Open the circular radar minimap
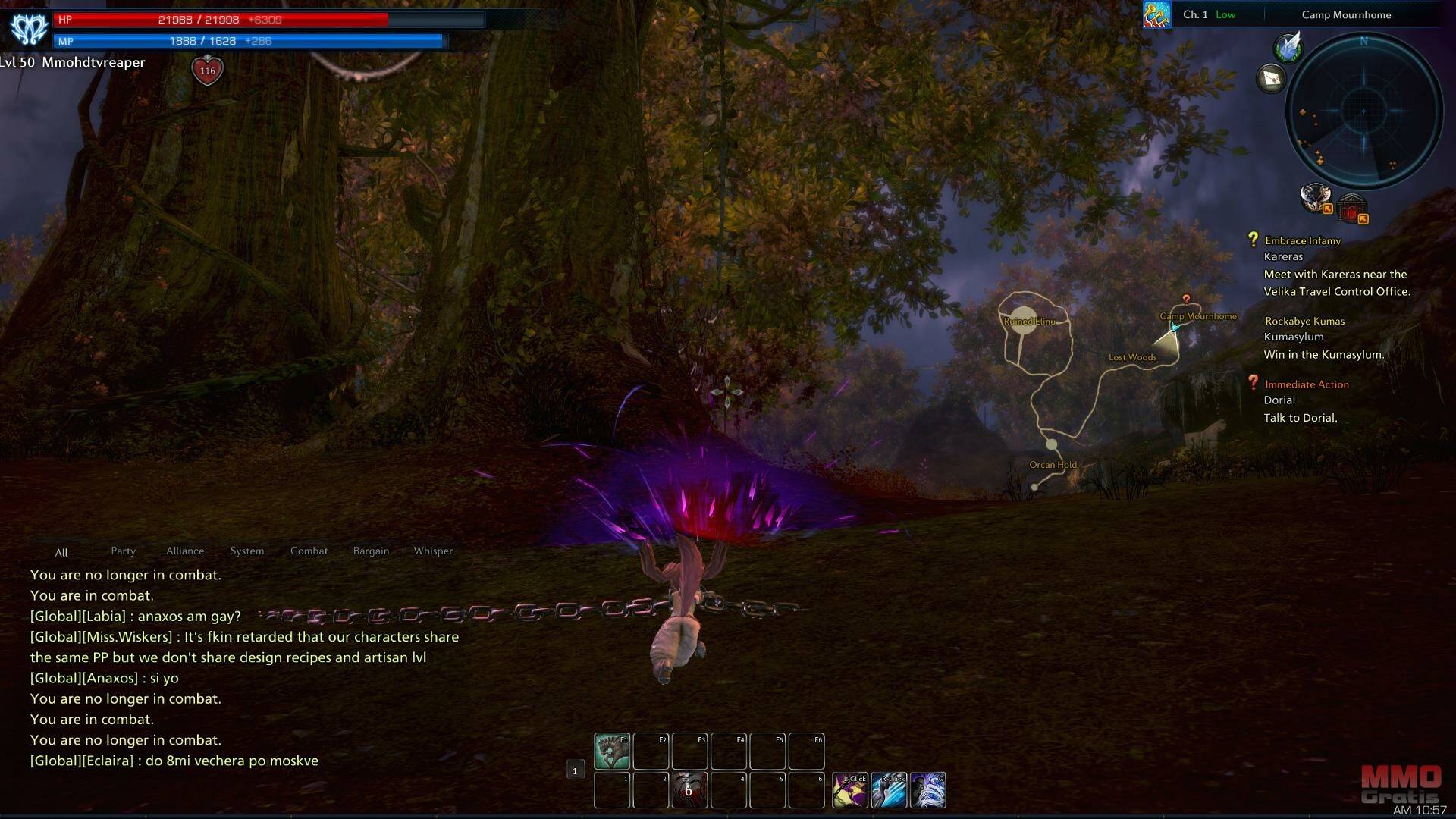This screenshot has width=1456, height=819. [1363, 111]
